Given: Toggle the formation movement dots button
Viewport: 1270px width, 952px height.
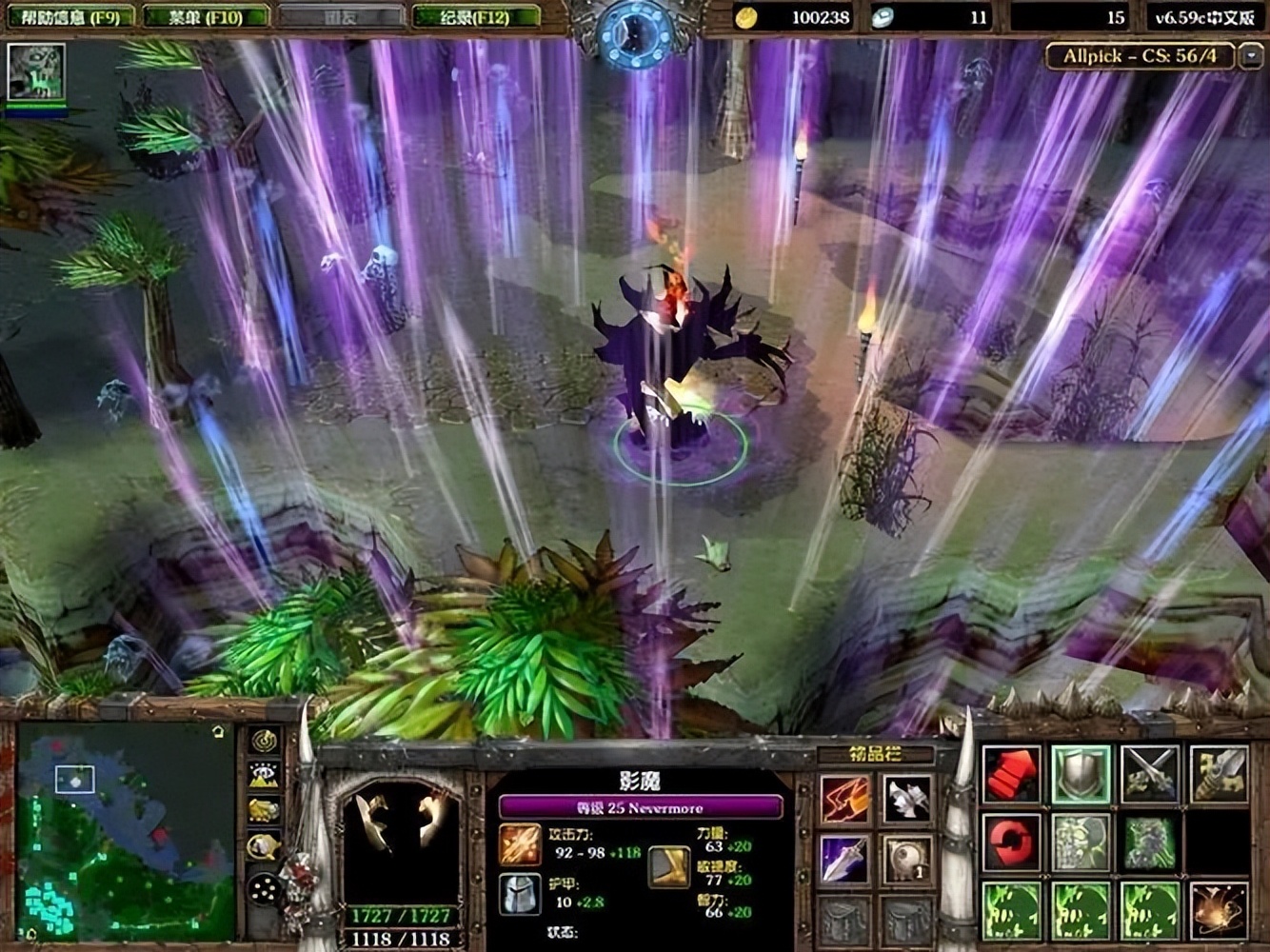Looking at the screenshot, I should tap(264, 890).
